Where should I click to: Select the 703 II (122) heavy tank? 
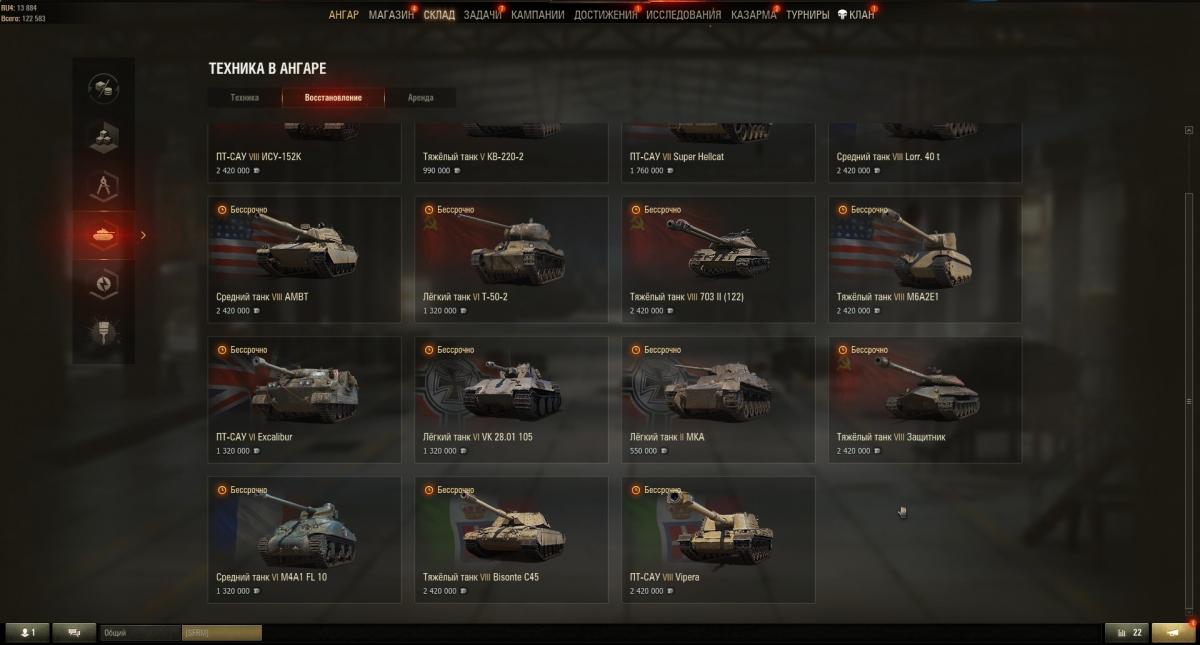coord(718,259)
